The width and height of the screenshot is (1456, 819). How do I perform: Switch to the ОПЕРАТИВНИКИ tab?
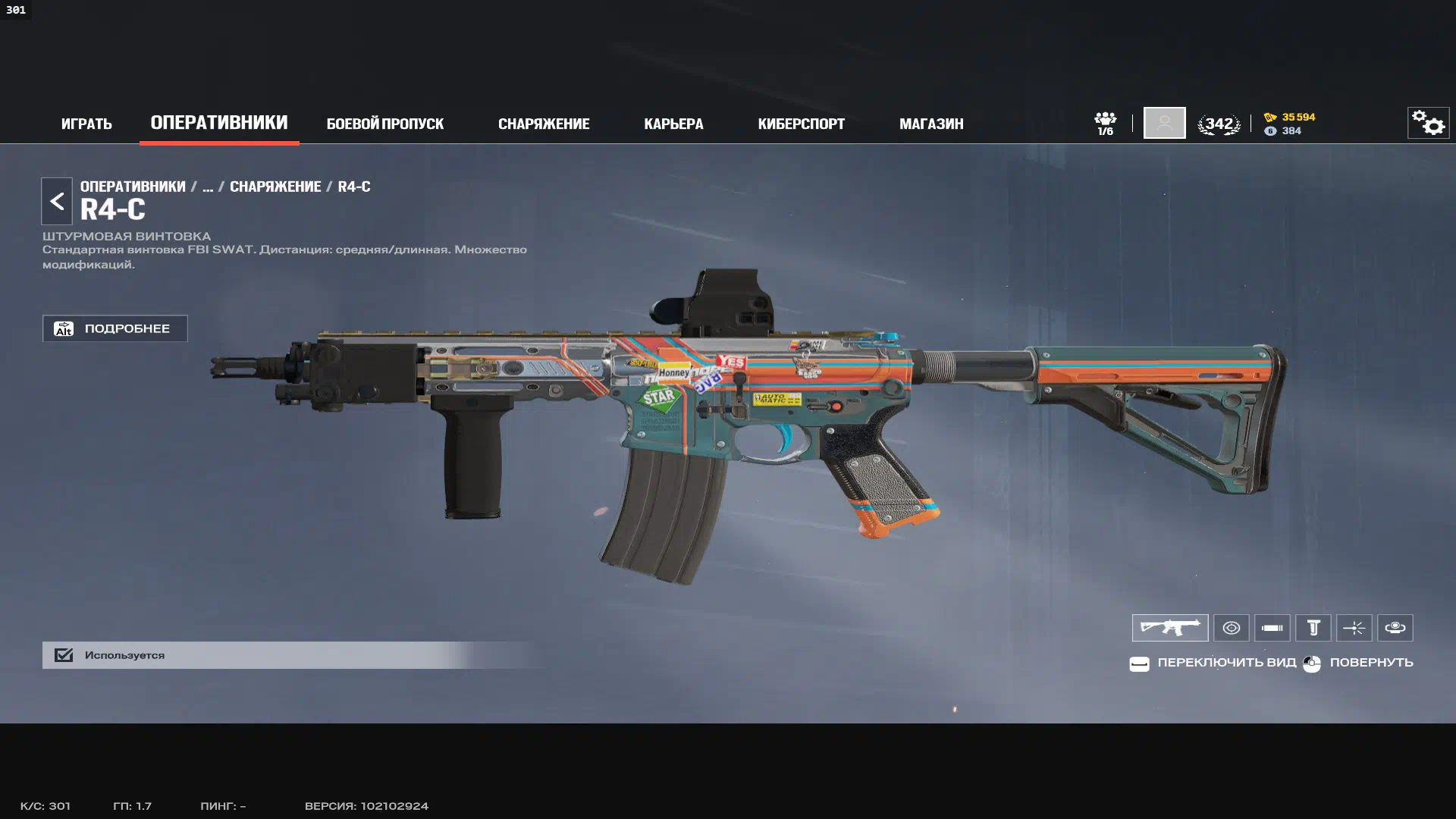tap(219, 123)
